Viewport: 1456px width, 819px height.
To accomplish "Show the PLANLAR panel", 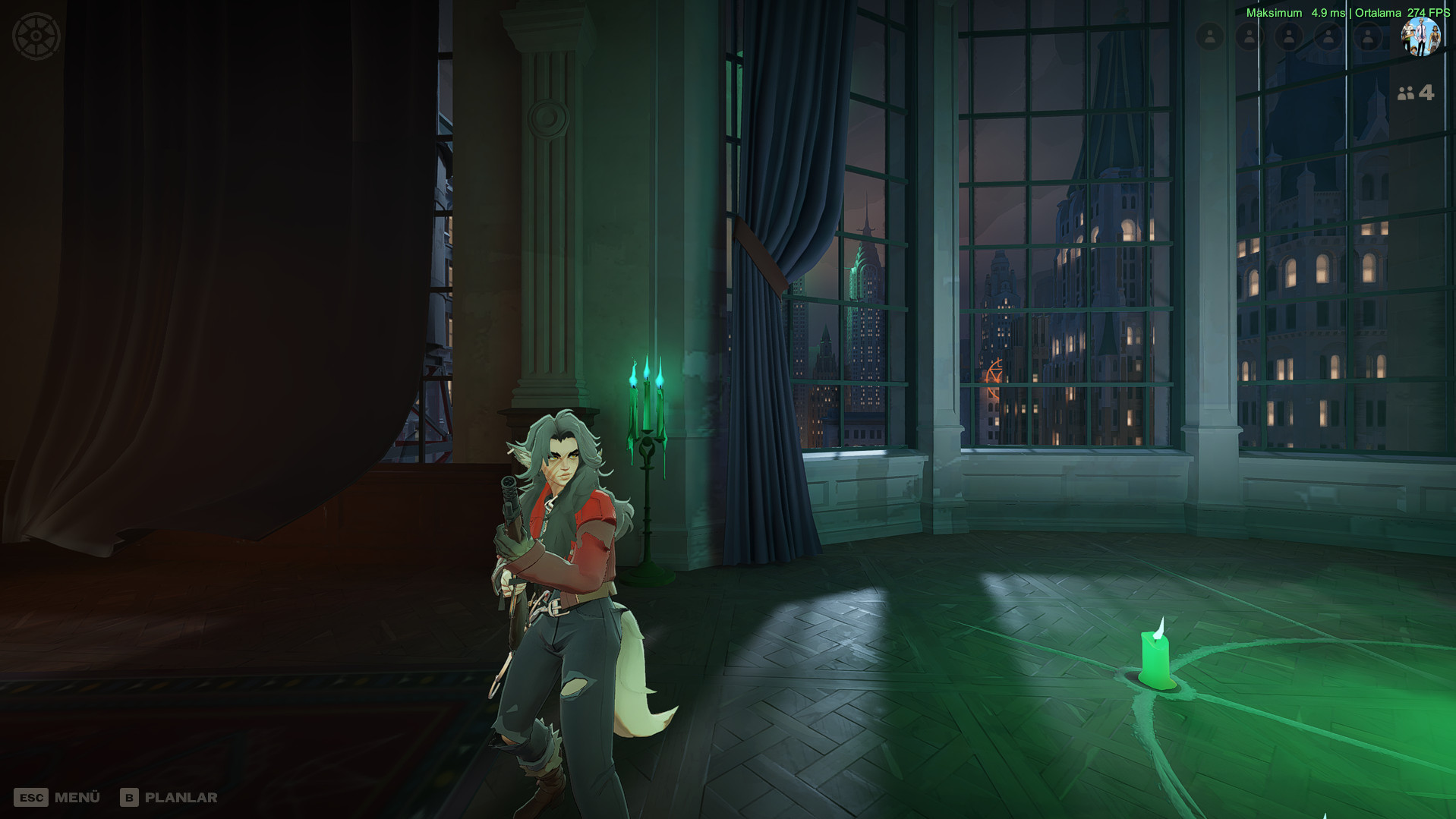I will coord(169,798).
